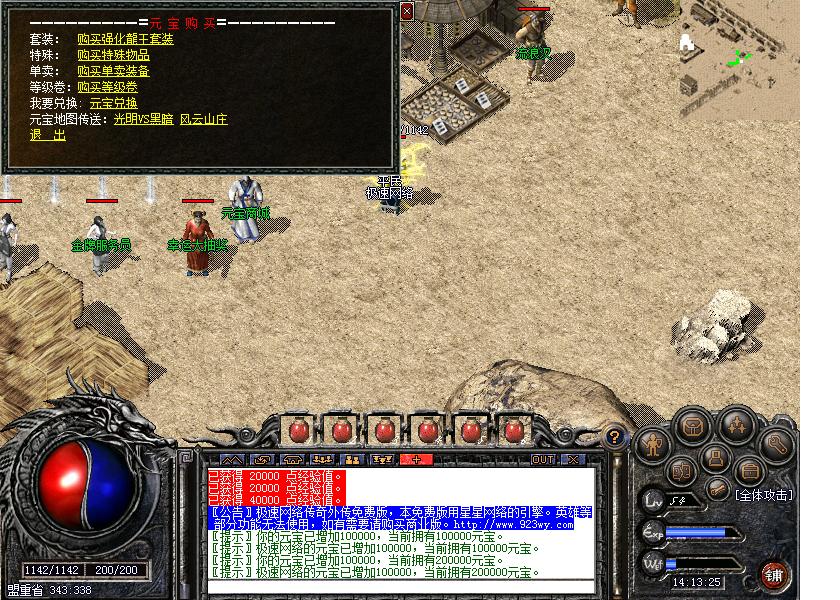This screenshot has width=840, height=600.
Task: Open the question mark help button
Action: coord(616,436)
